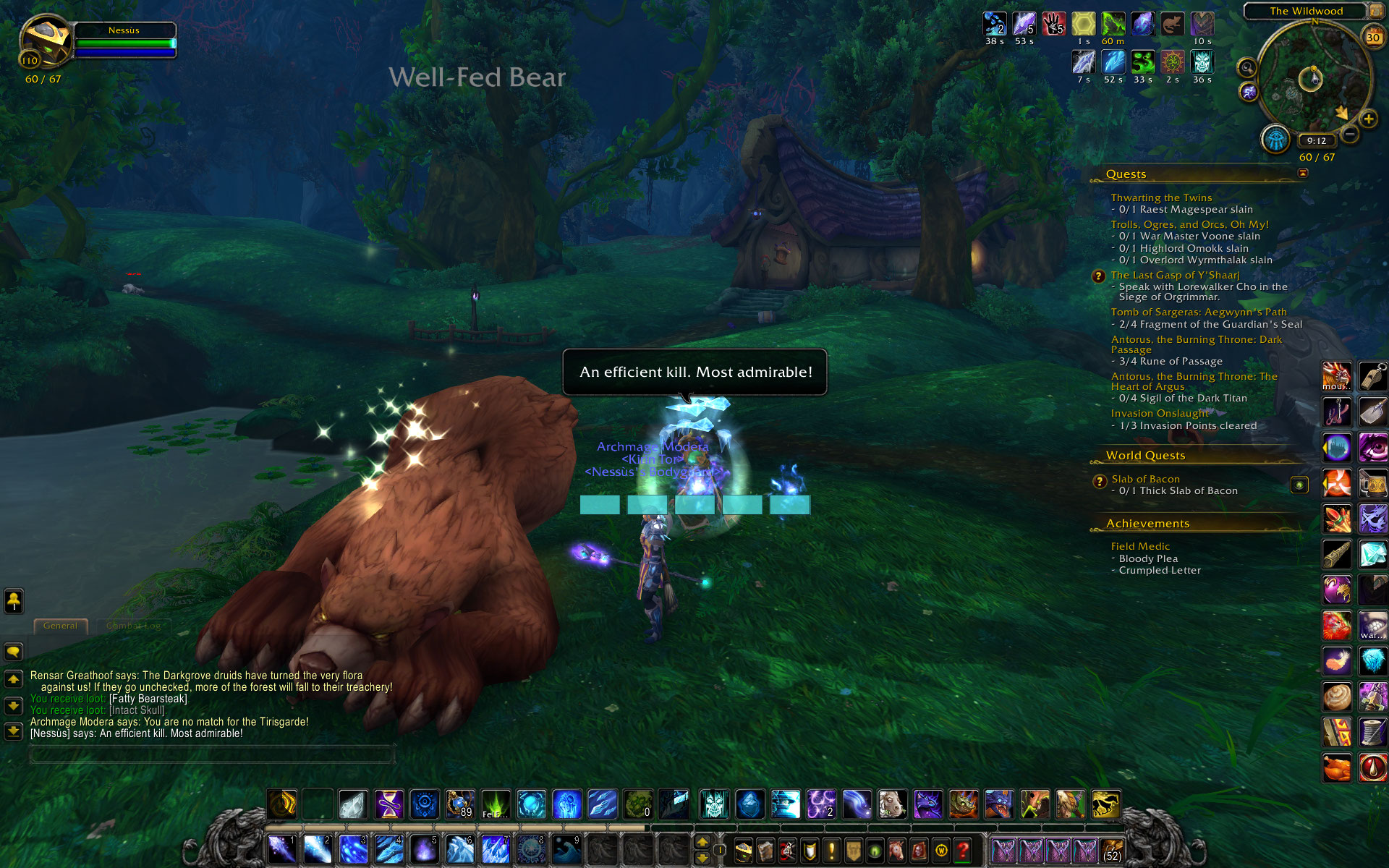Zoom in the minimap with plus button
The width and height of the screenshot is (1389, 868).
click(1368, 119)
